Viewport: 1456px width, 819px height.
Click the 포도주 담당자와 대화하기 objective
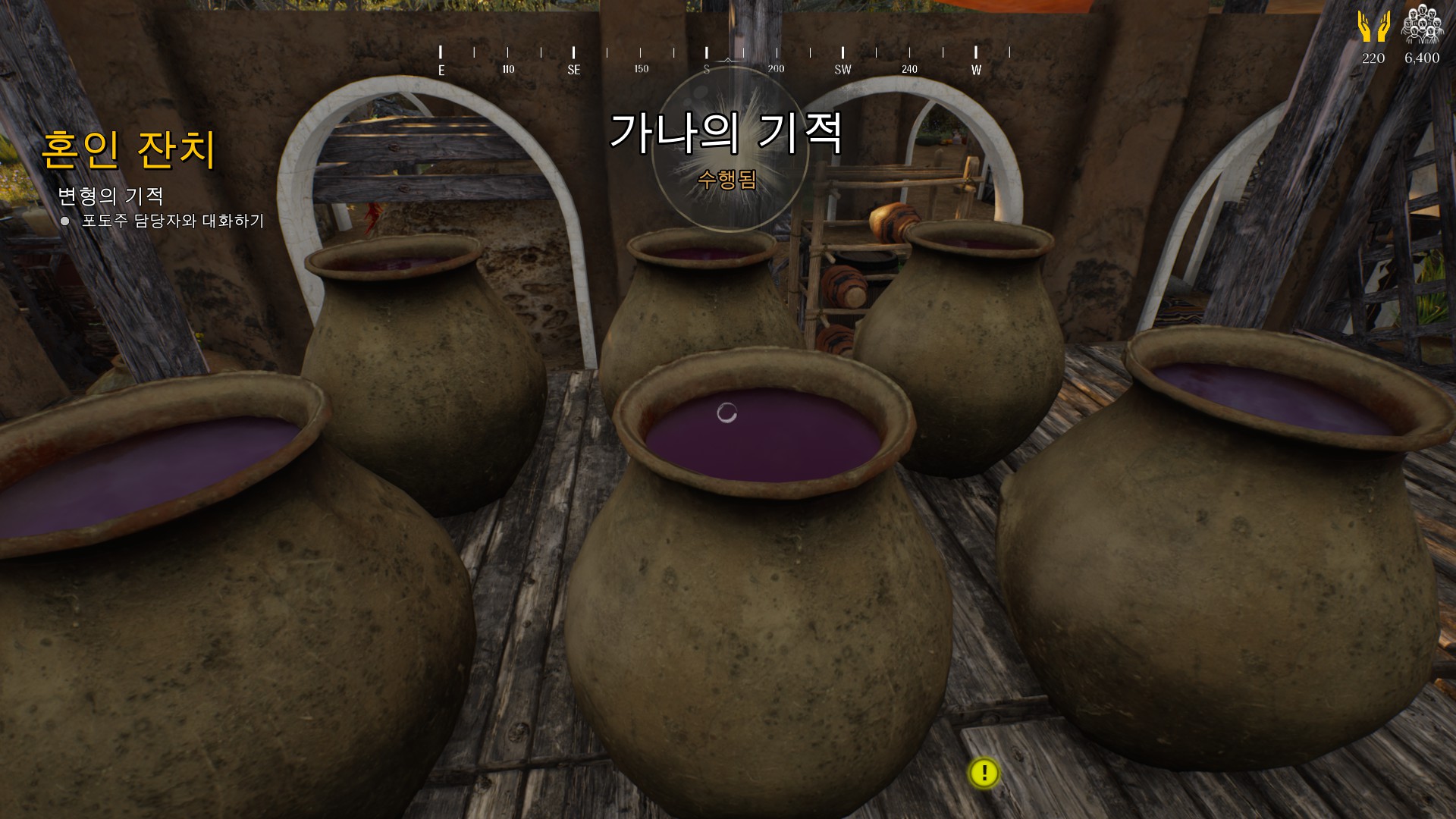coord(173,221)
